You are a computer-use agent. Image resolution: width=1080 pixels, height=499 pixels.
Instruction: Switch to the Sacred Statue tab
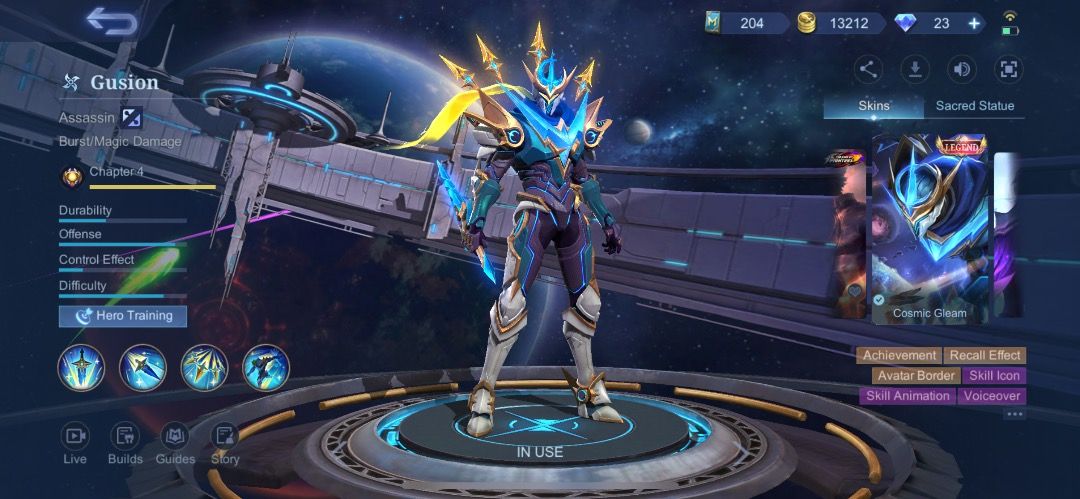point(974,106)
